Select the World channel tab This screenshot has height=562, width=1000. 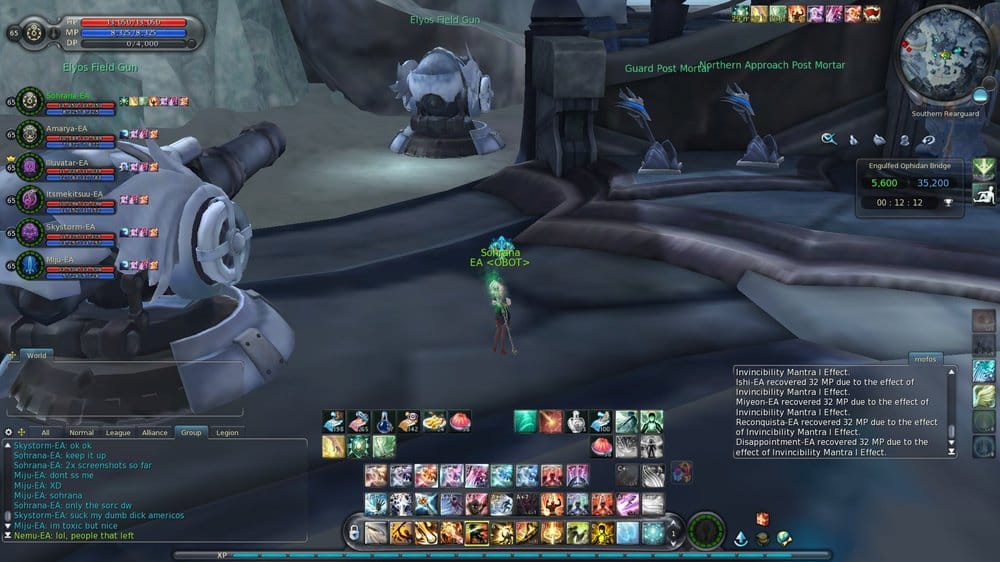[x=36, y=355]
